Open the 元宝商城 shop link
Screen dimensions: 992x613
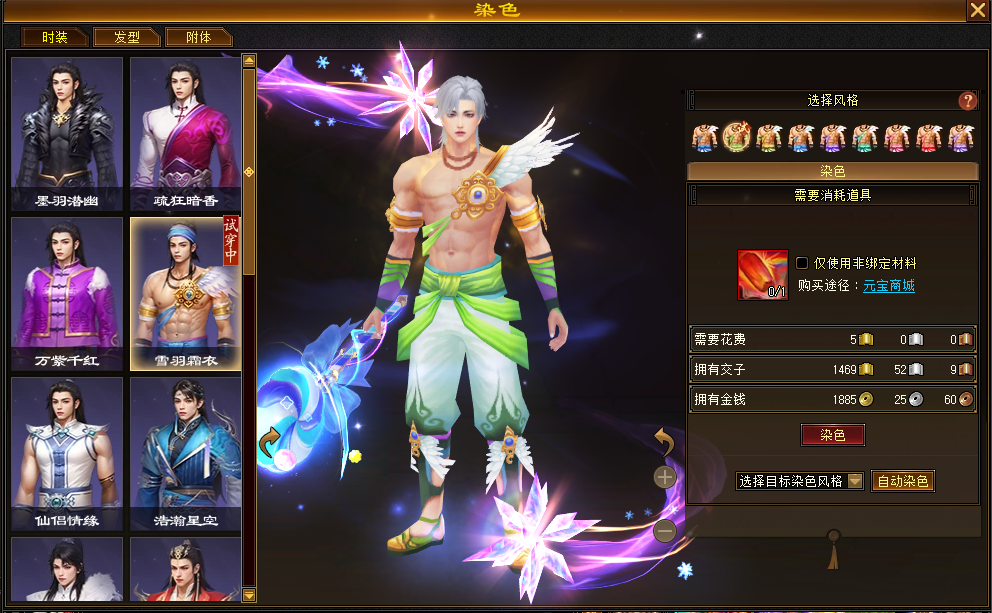[x=889, y=286]
